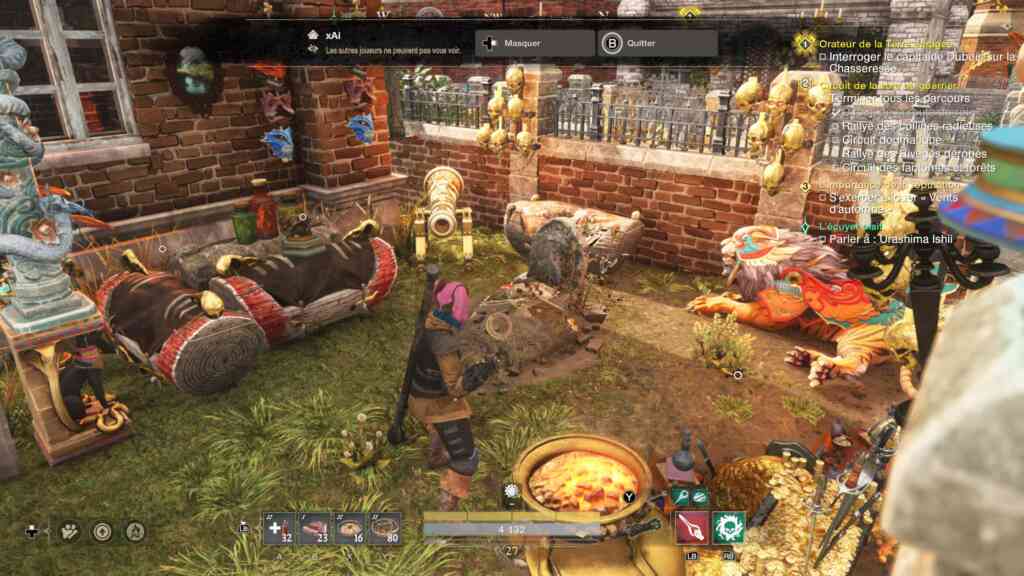Open the group emote round icon
The height and width of the screenshot is (576, 1024).
pos(69,531)
